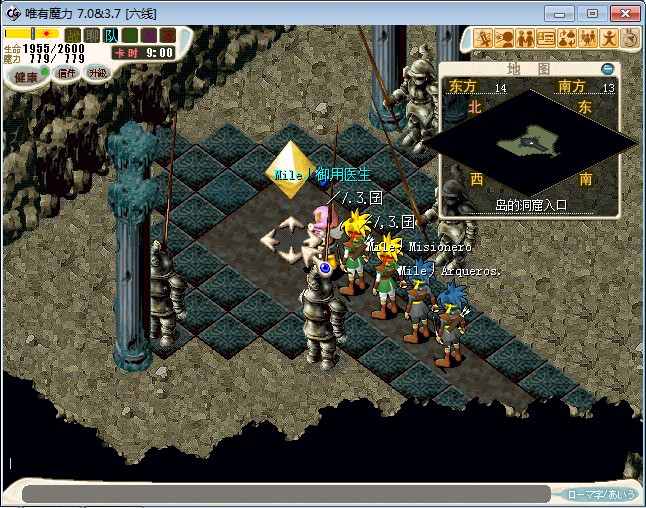Click the duel crossed-weapon action icon

[x=482, y=39]
